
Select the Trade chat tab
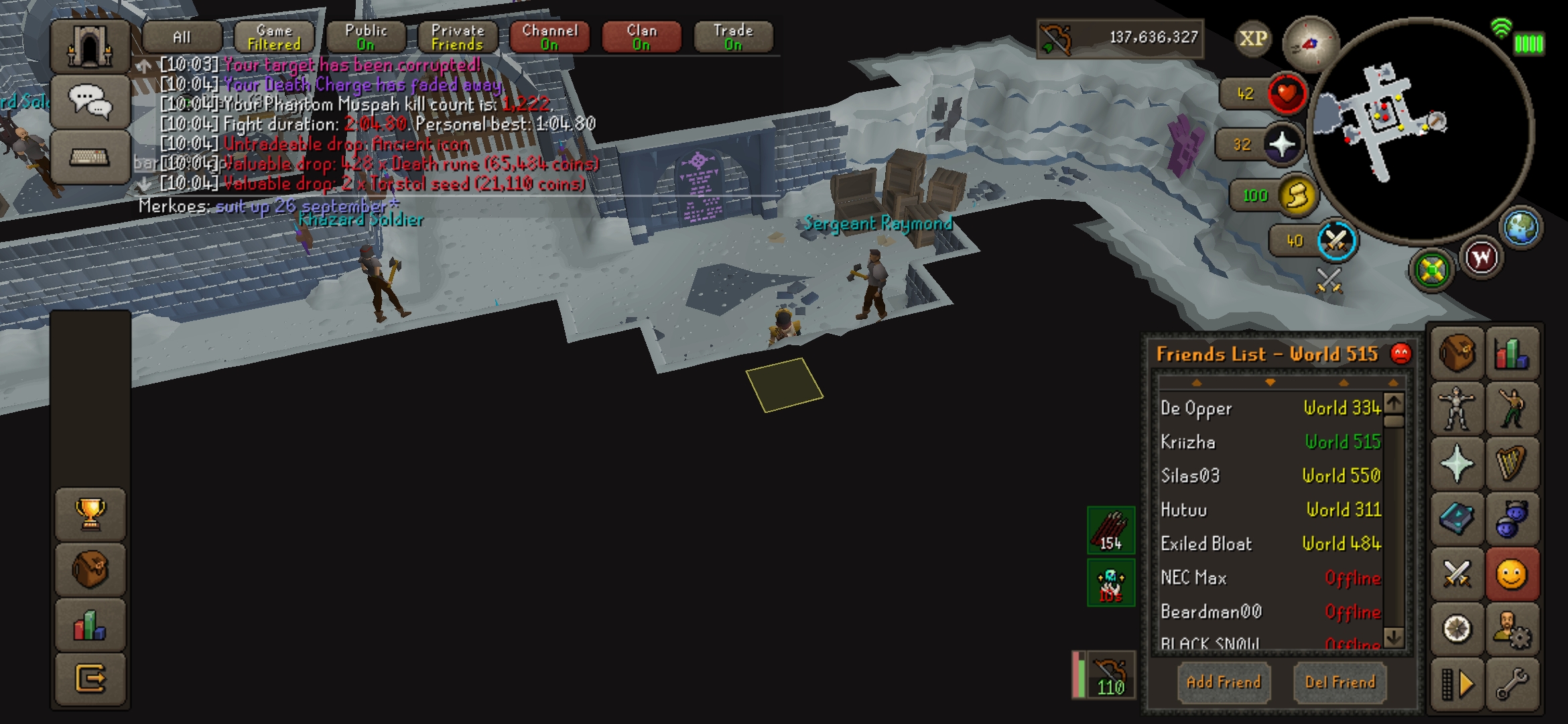pos(733,37)
